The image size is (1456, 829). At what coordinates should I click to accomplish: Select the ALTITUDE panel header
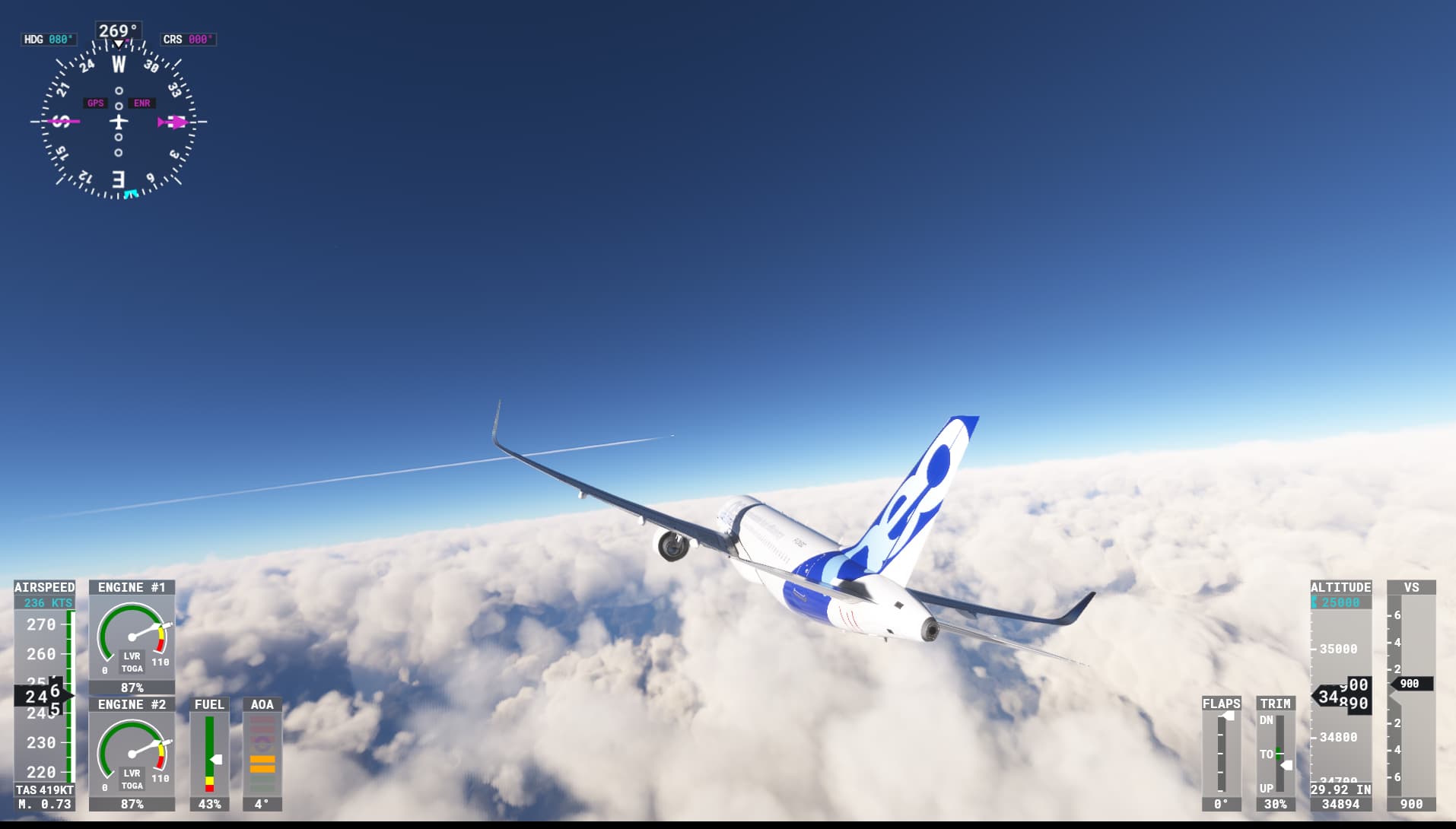coord(1340,587)
